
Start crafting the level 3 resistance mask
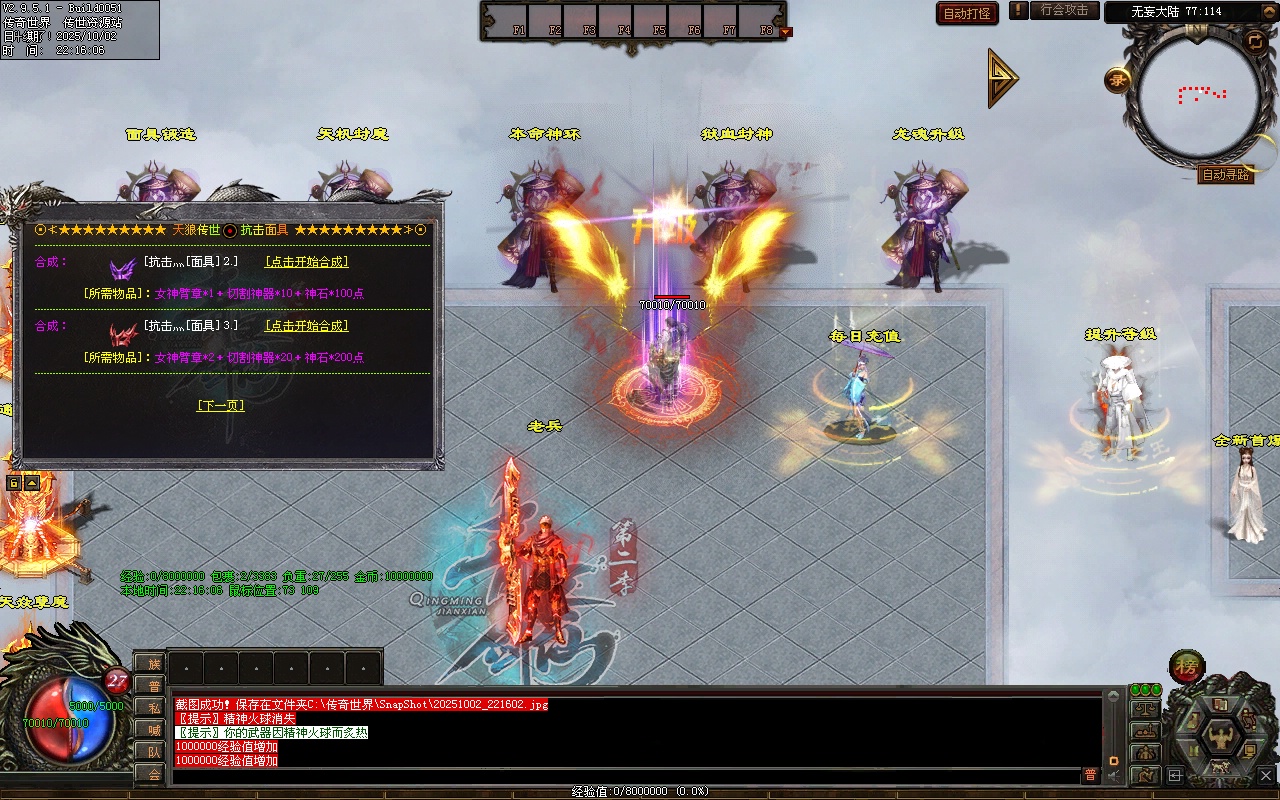coord(306,326)
